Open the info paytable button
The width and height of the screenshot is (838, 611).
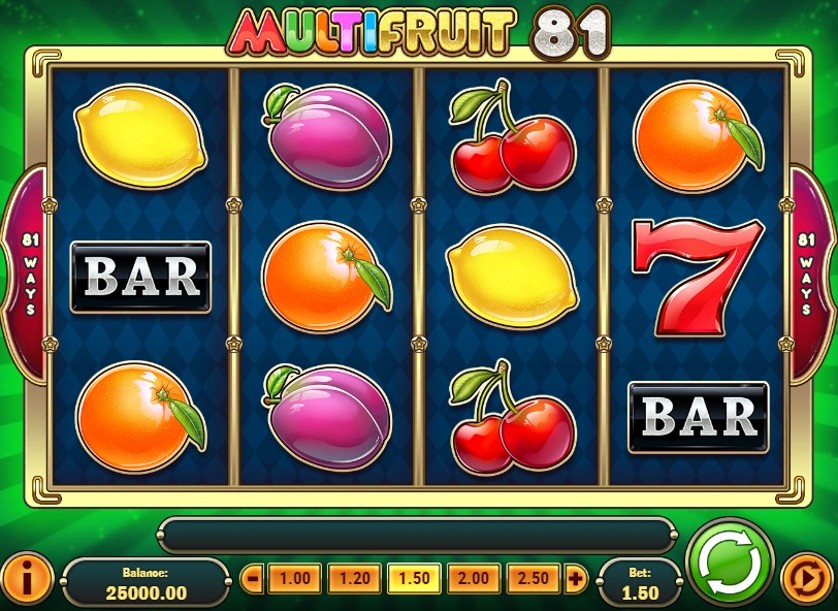pyautogui.click(x=28, y=579)
